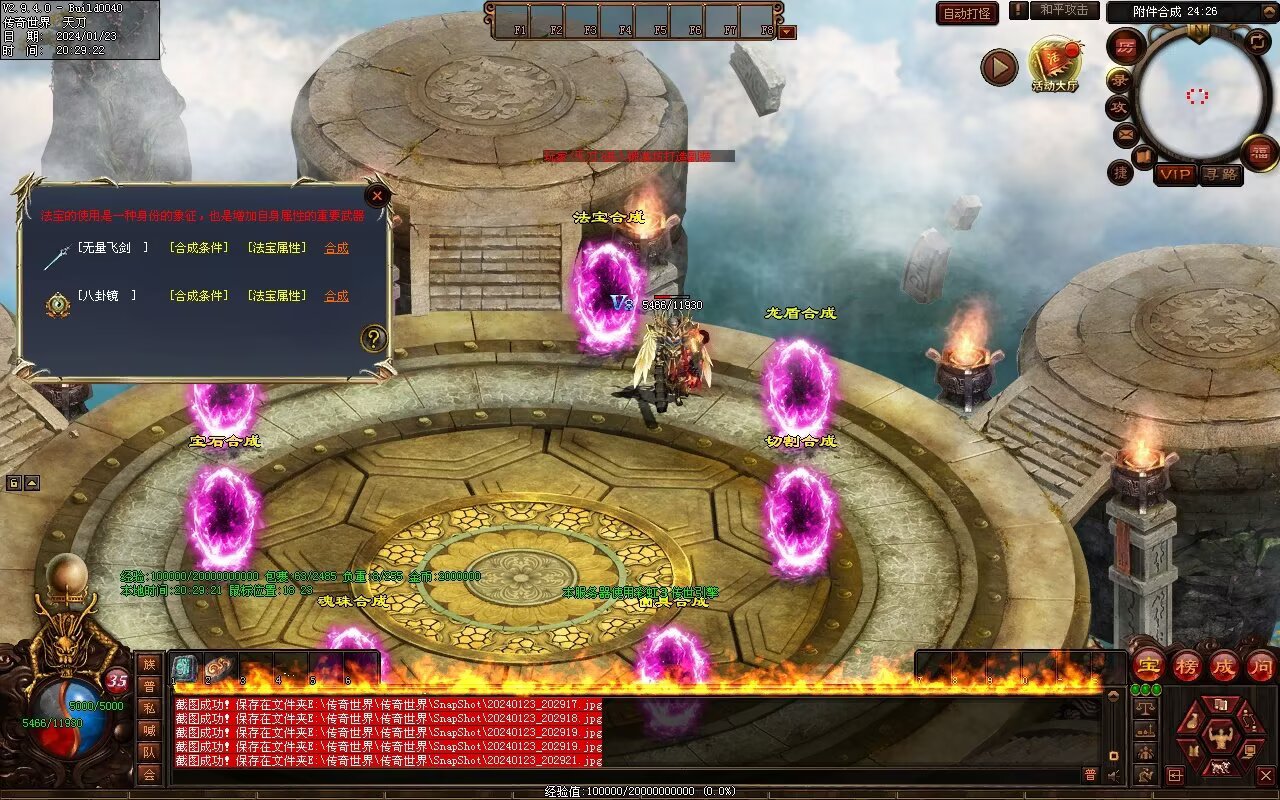Expand the hotkey bar dropdown arrow
The width and height of the screenshot is (1280, 800).
click(x=787, y=32)
